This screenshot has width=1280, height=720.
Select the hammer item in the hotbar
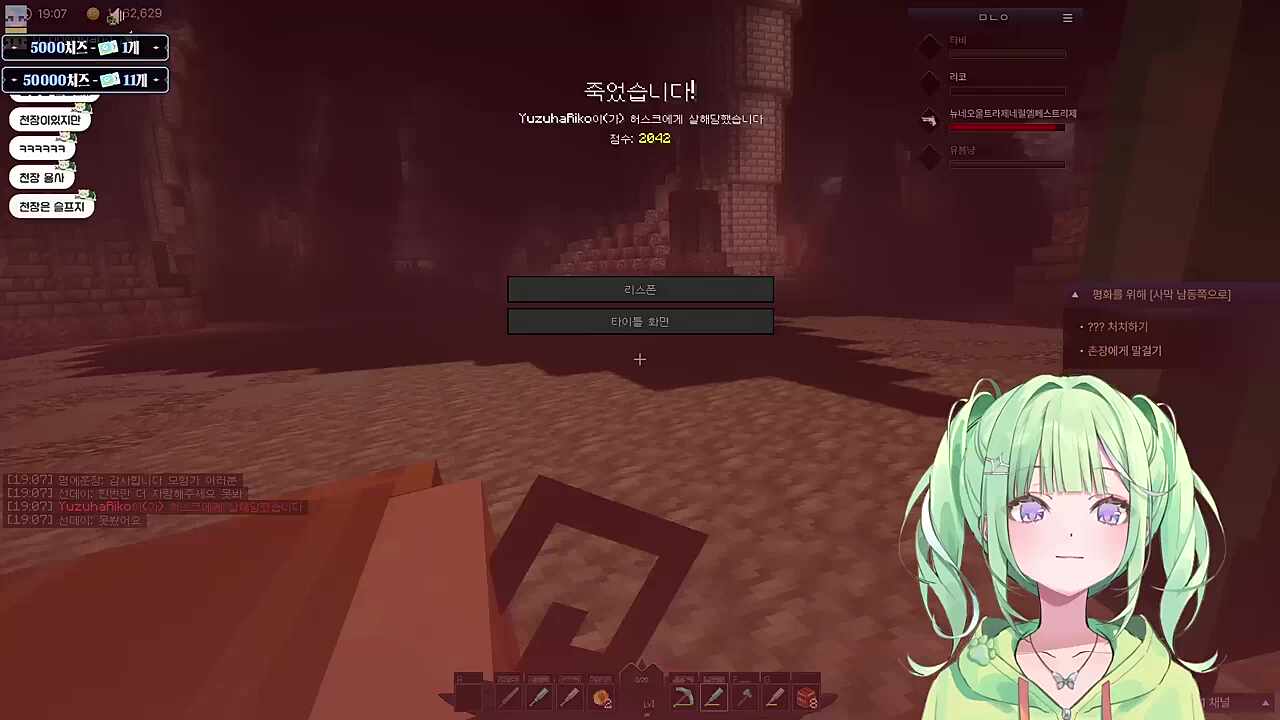click(x=744, y=697)
